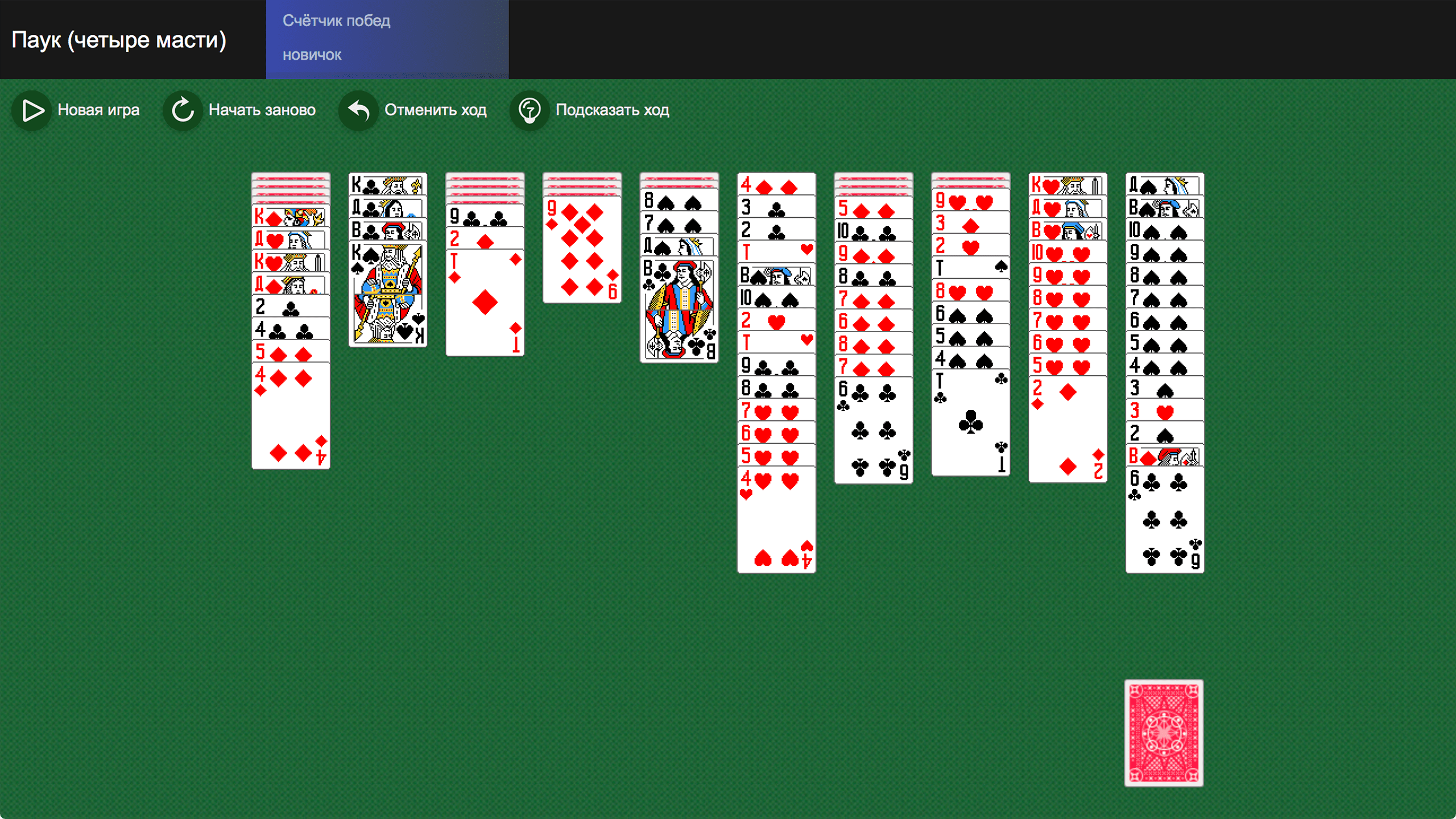Select the новичок difficulty label
The width and height of the screenshot is (1456, 819).
(x=312, y=55)
